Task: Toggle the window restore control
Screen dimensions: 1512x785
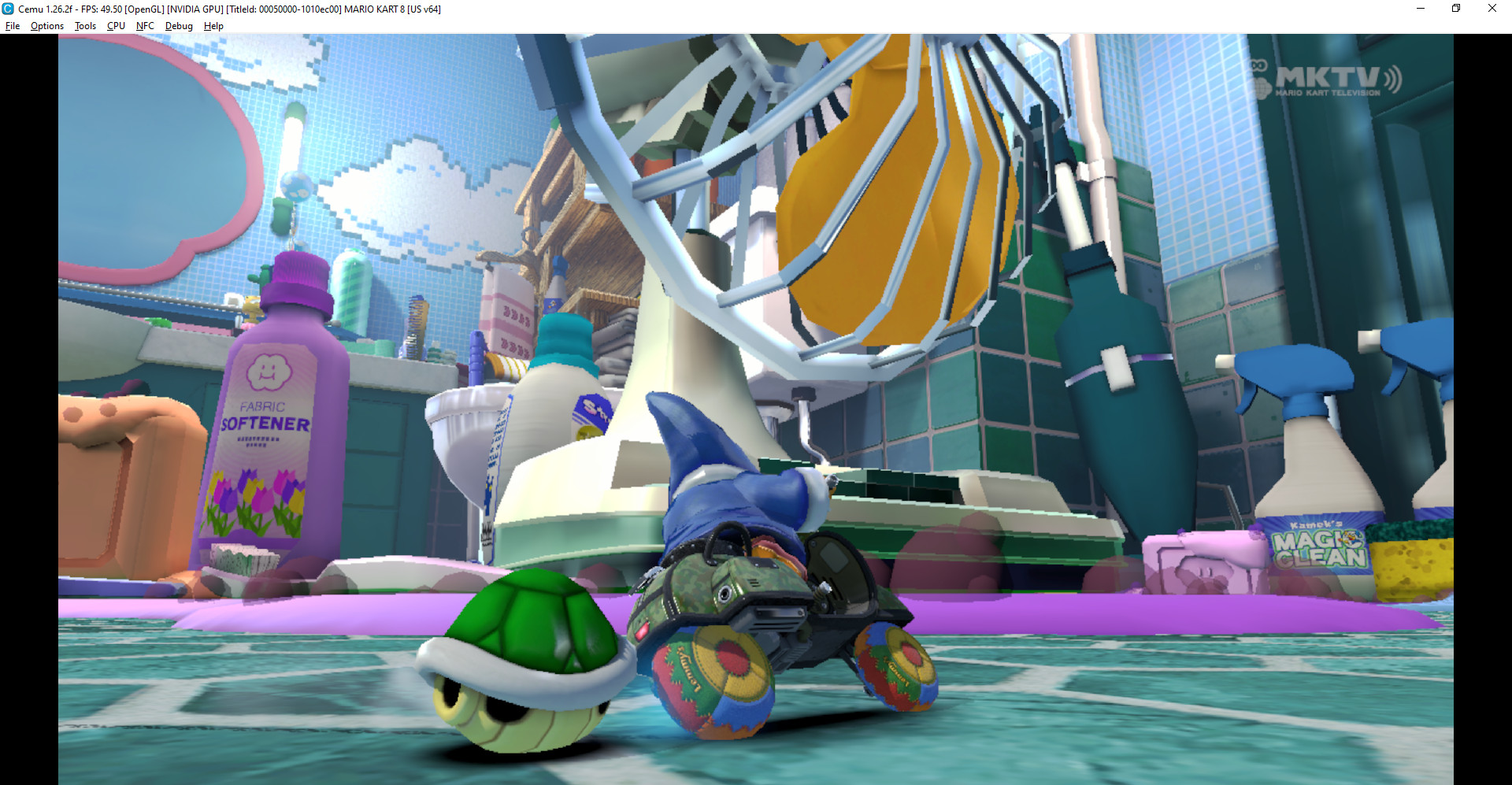Action: 1456,9
